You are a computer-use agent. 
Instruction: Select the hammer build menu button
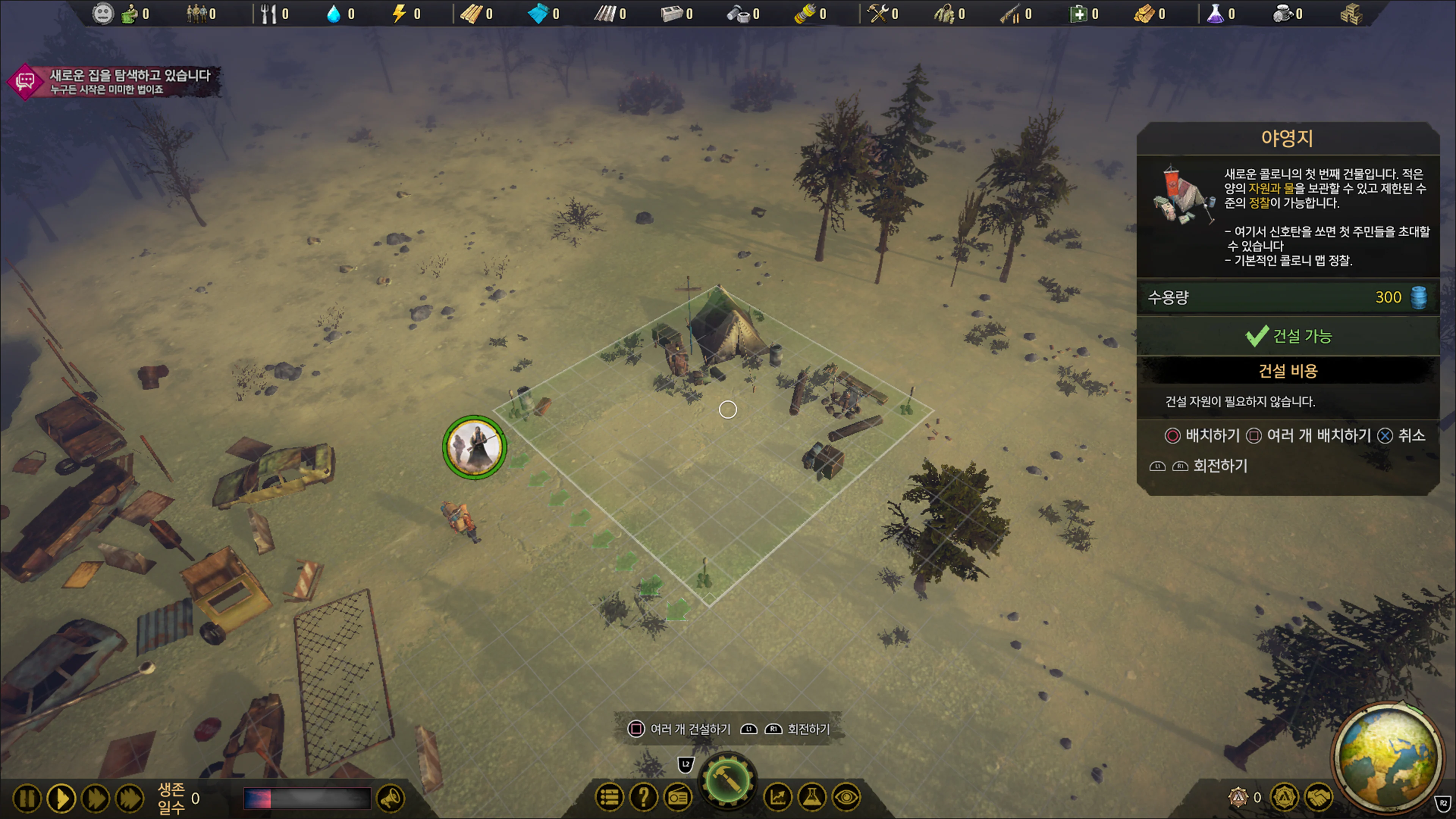728,782
